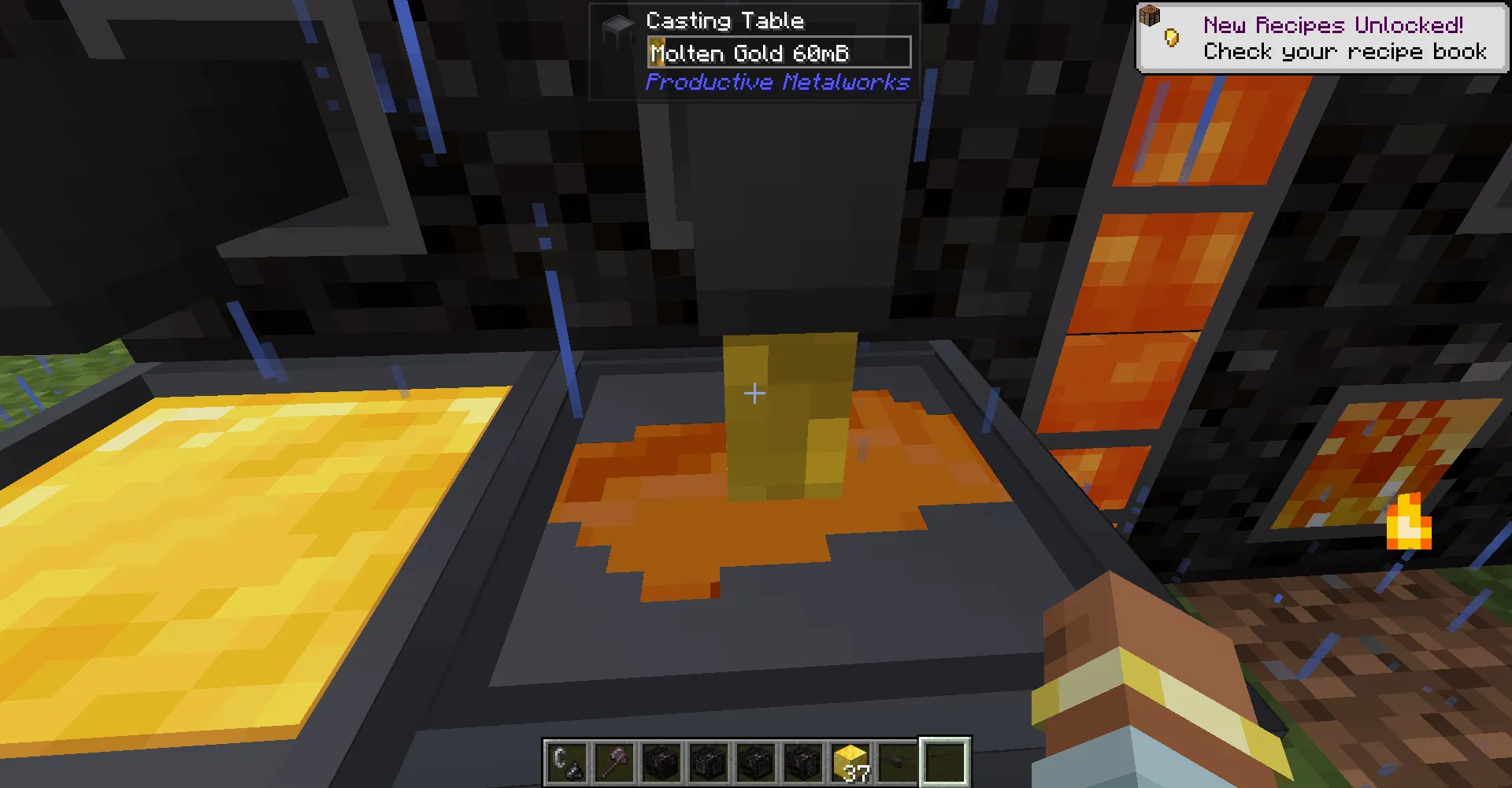
Task: Select the currently highlighted empty hotbar slot
Action: 945,760
